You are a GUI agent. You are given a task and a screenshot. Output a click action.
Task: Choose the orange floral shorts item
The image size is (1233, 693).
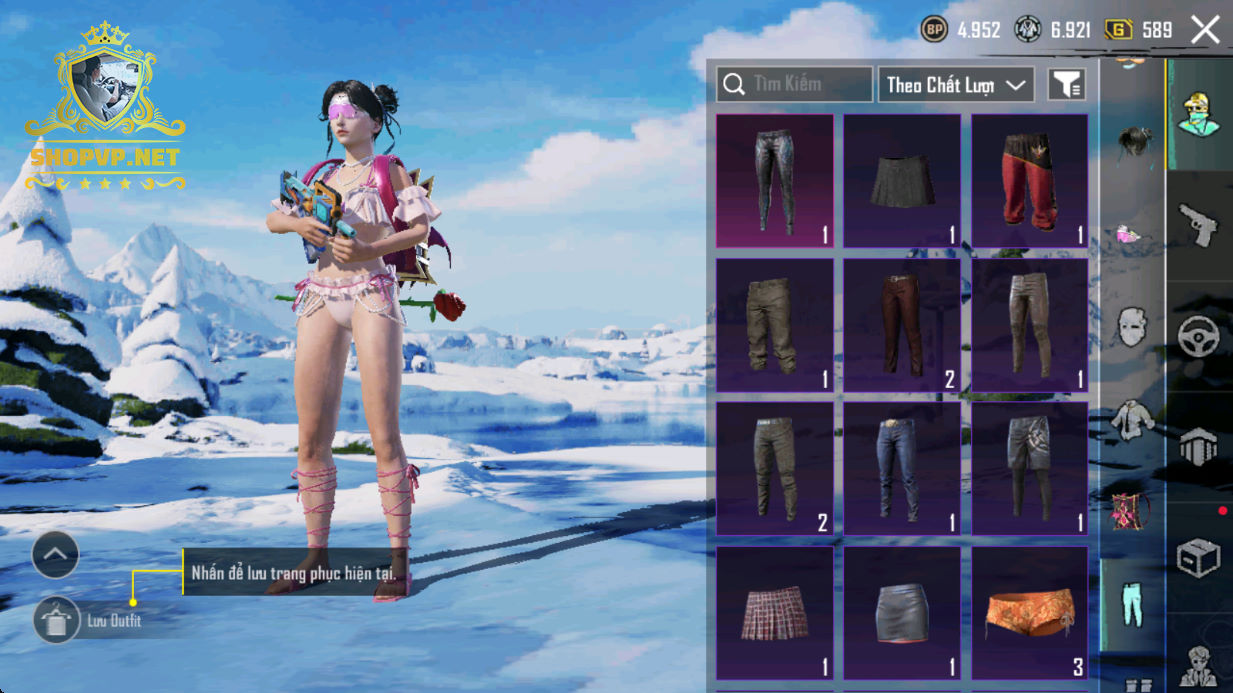1029,612
